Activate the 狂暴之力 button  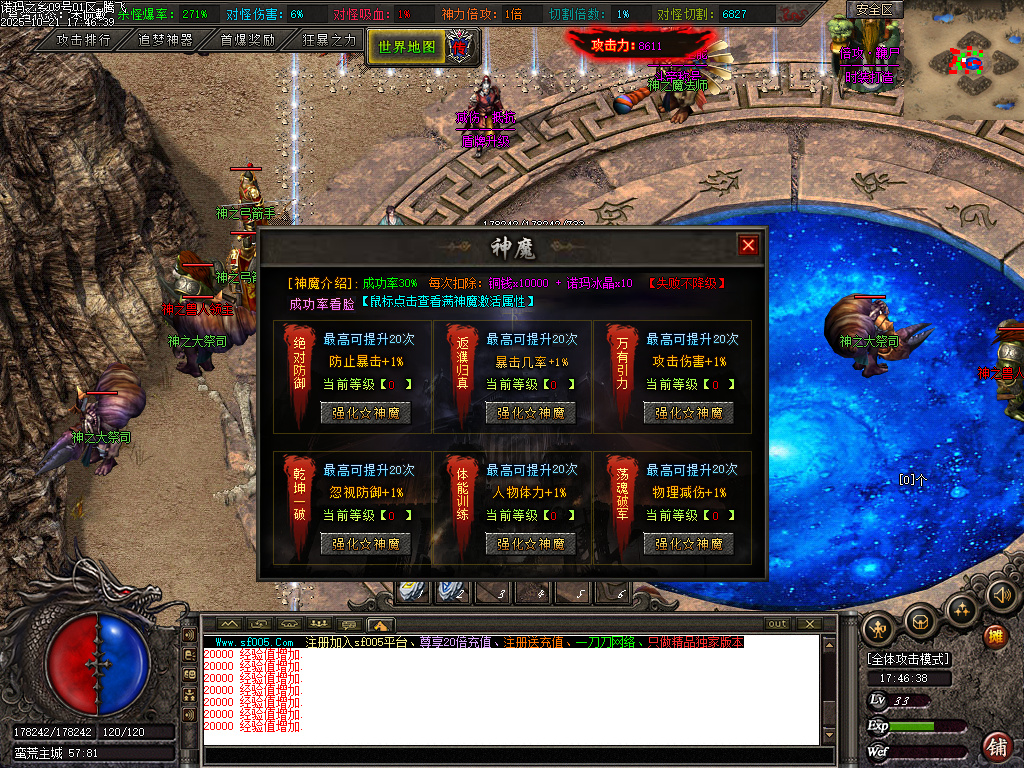point(329,41)
